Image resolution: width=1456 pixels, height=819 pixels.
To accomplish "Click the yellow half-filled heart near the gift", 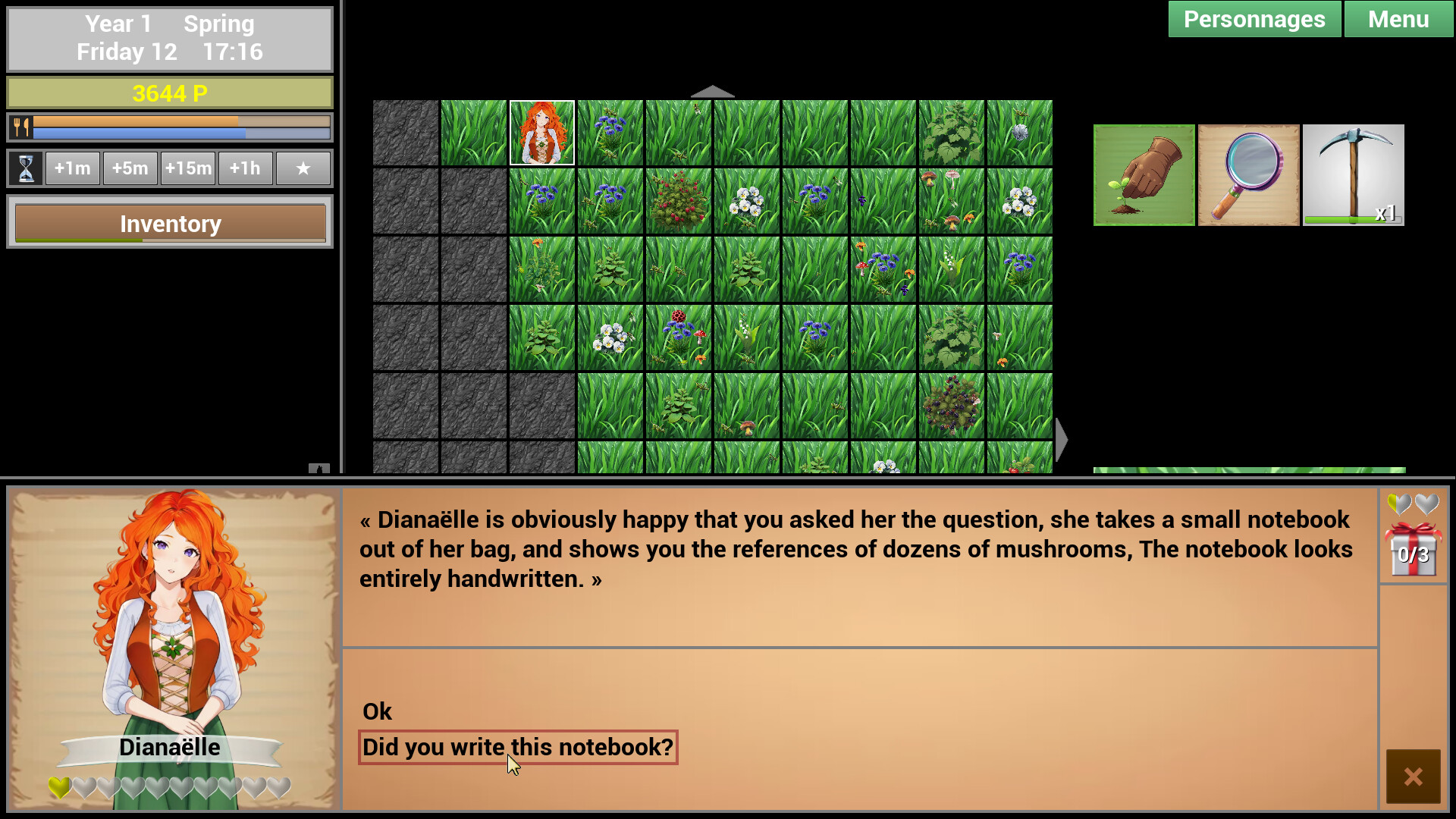I will tap(1400, 502).
